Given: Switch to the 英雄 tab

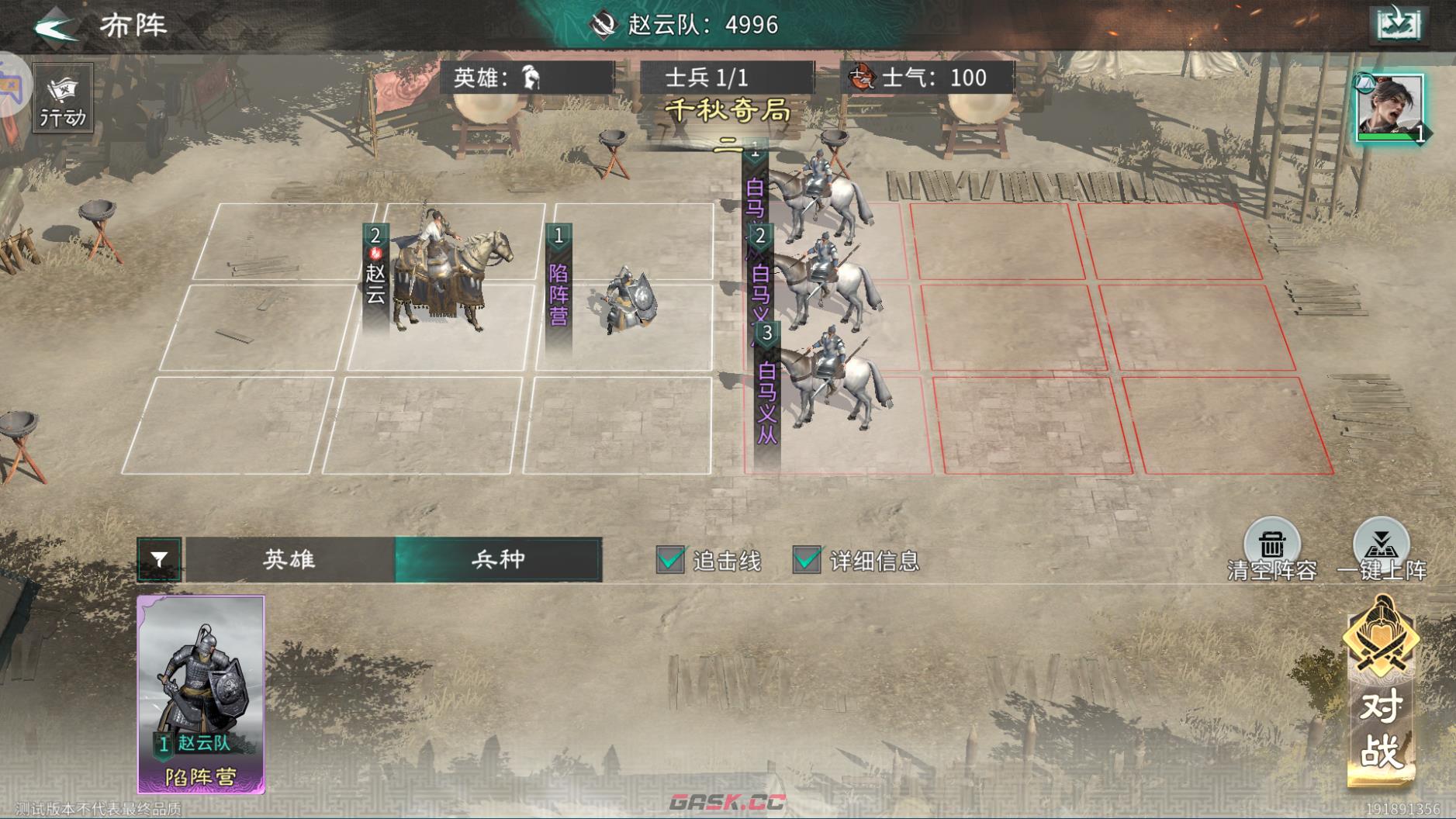Looking at the screenshot, I should tap(291, 559).
